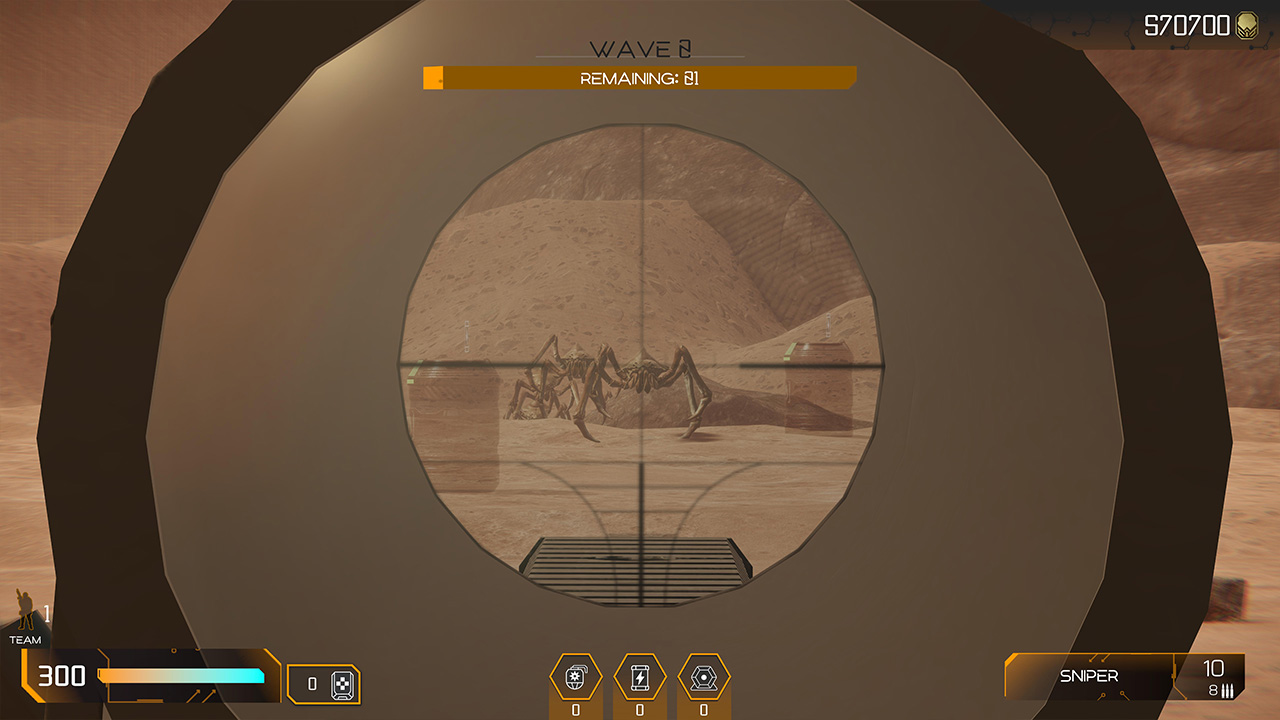
Task: Click the REMAINING: 21 counter bar
Action: 640,76
